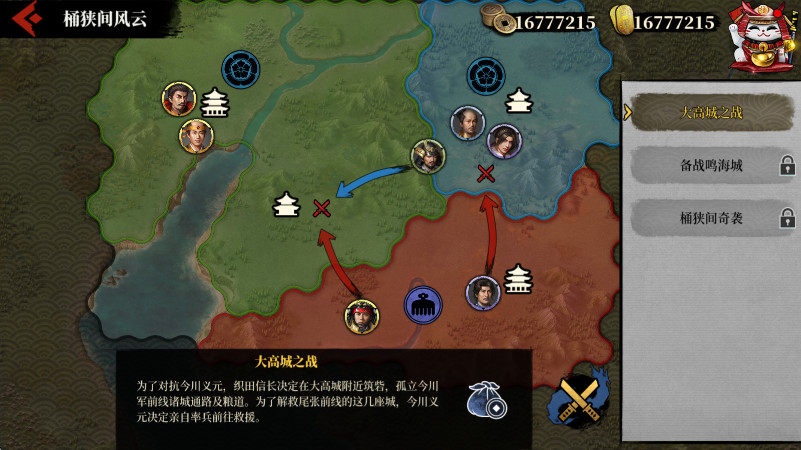Tap the gold koban currency icon

(x=621, y=20)
